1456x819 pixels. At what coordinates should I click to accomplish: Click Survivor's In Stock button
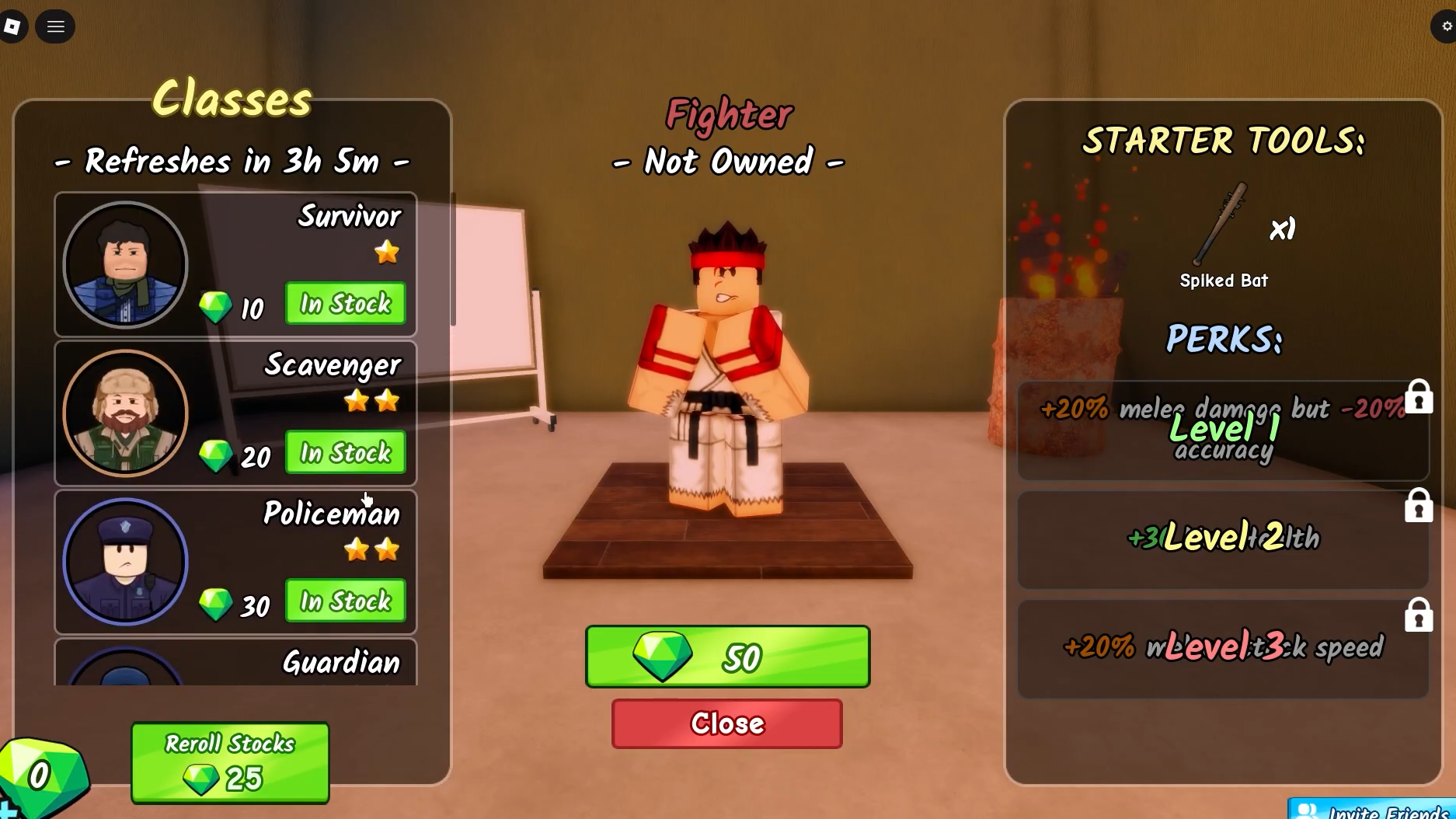pos(345,303)
